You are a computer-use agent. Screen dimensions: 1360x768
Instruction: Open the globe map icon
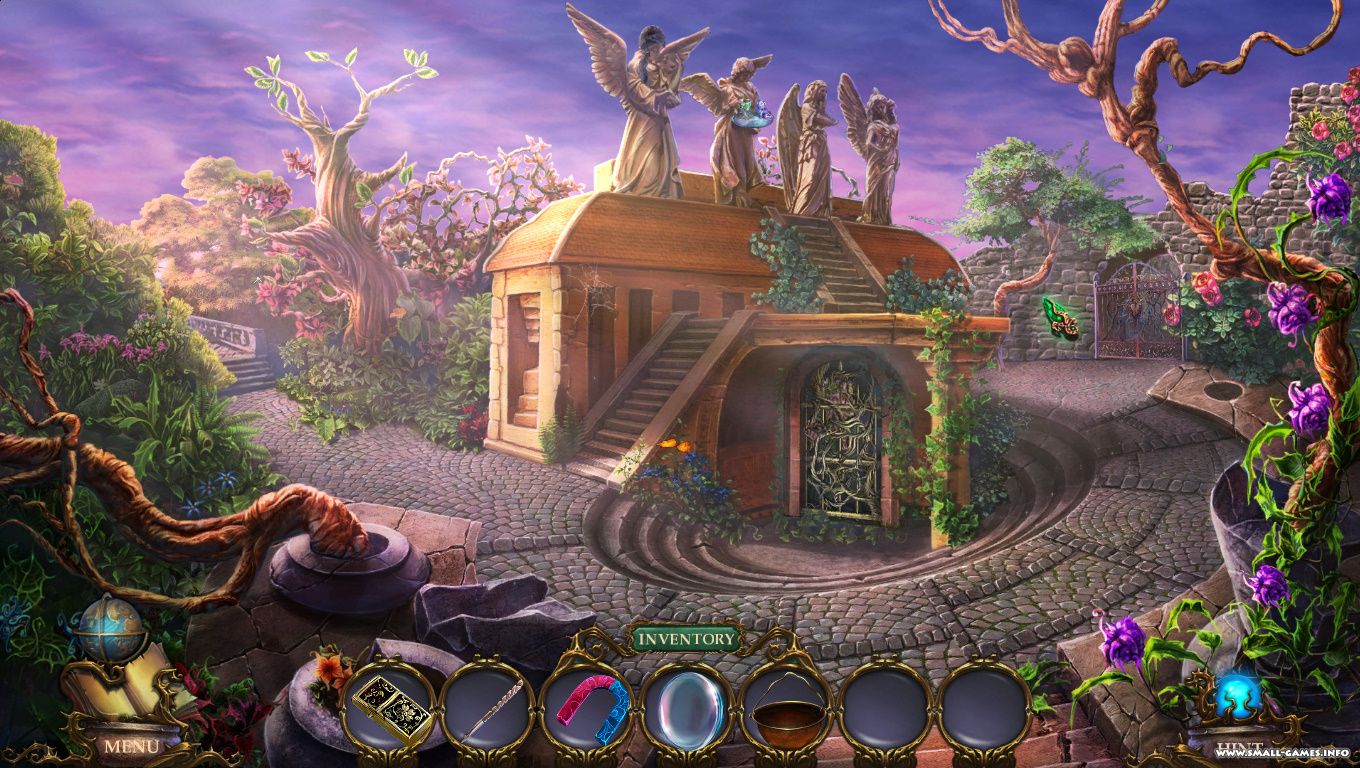109,627
